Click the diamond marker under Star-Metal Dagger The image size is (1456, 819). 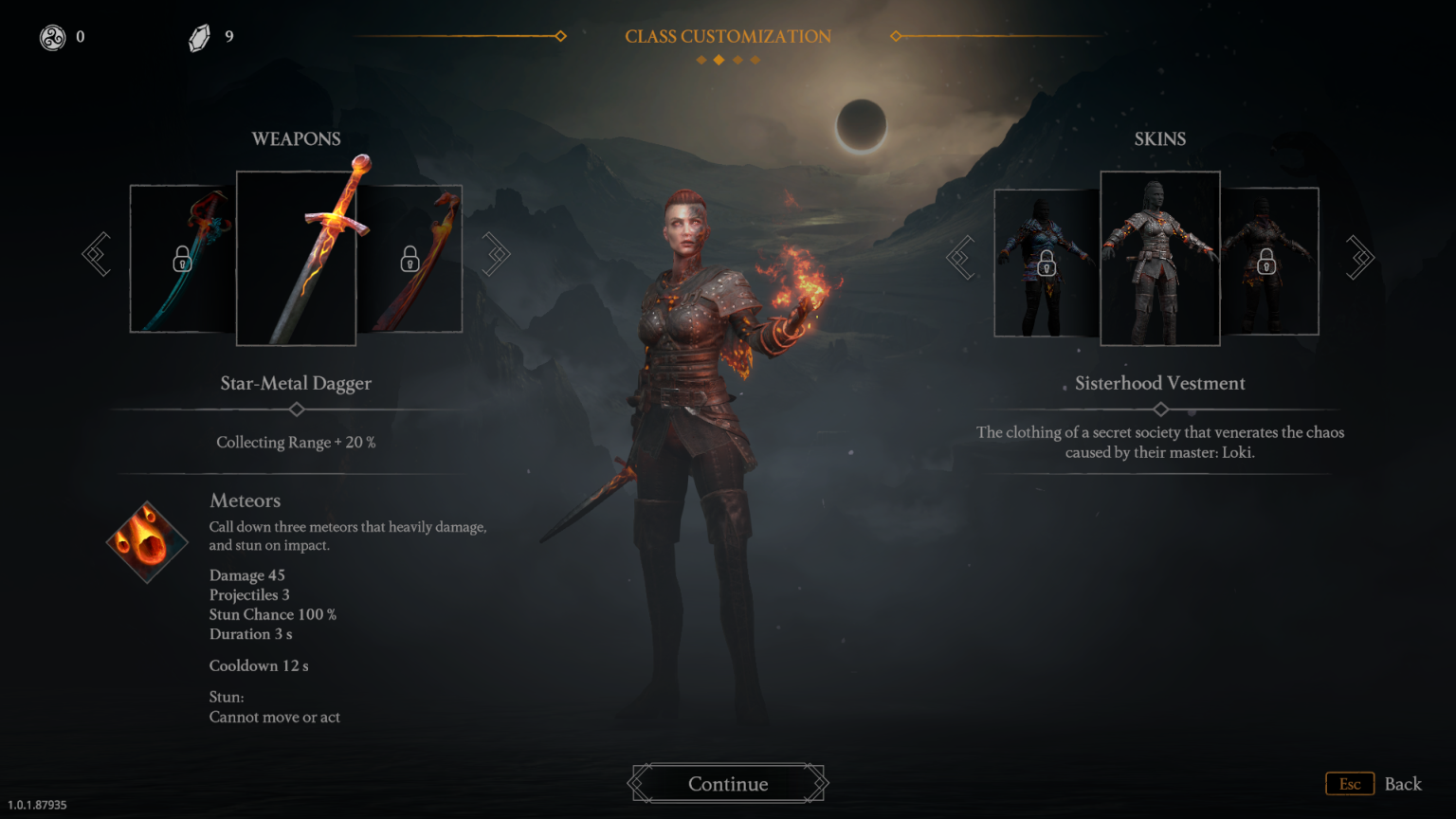[296, 409]
